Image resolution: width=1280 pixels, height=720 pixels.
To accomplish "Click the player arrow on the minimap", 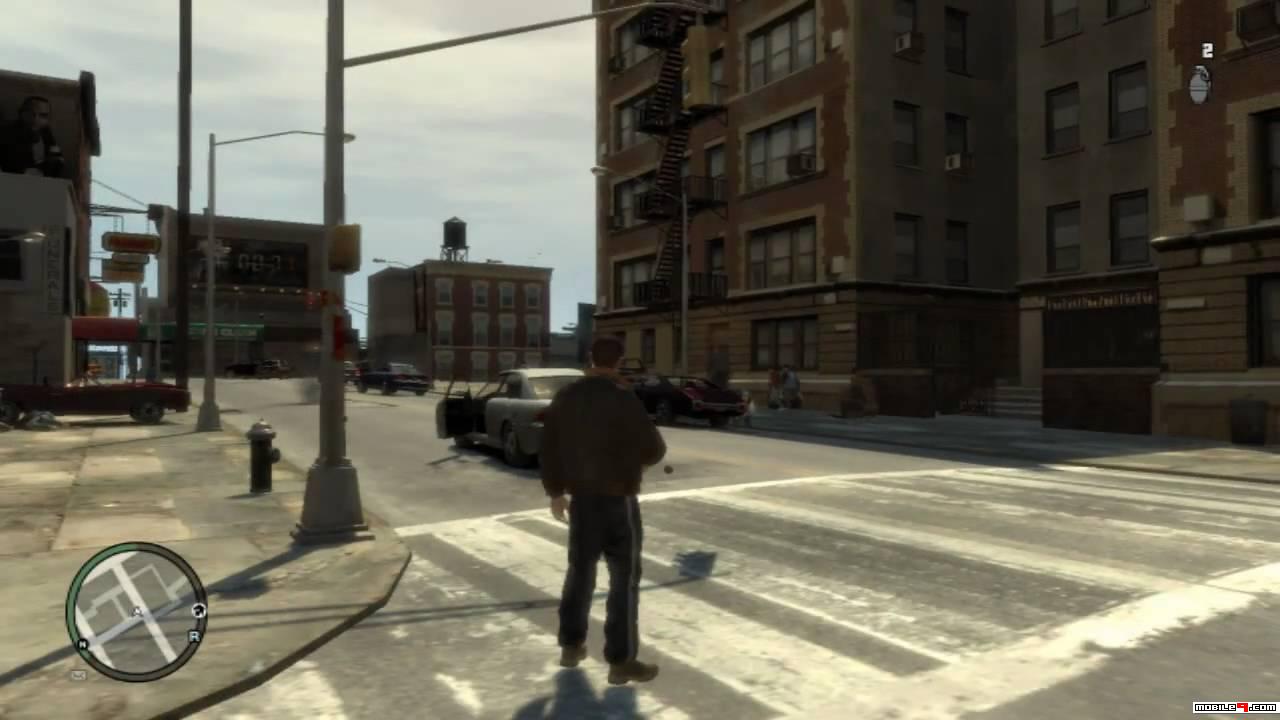I will 137,611.
